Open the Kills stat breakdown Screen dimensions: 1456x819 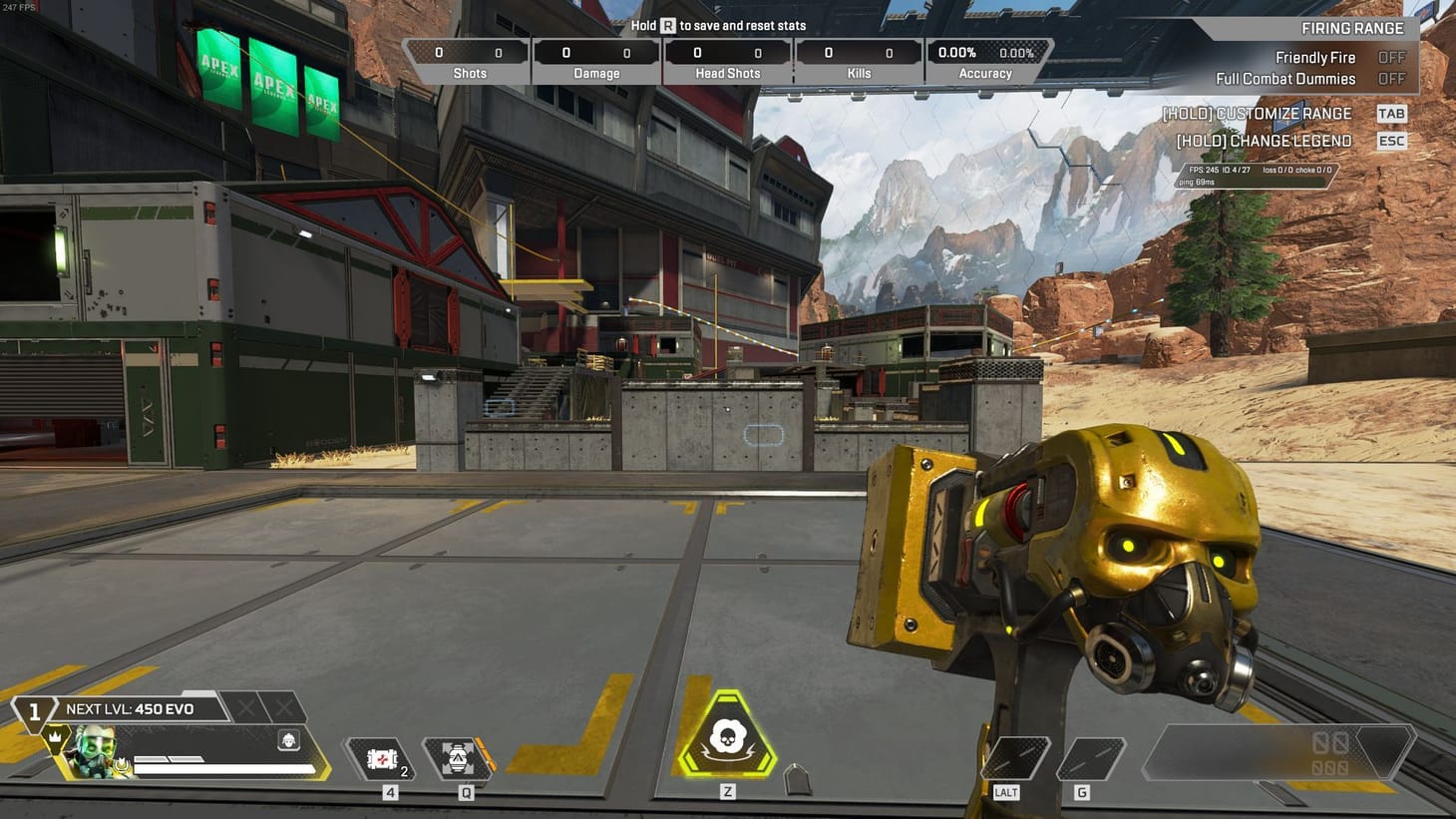858,62
